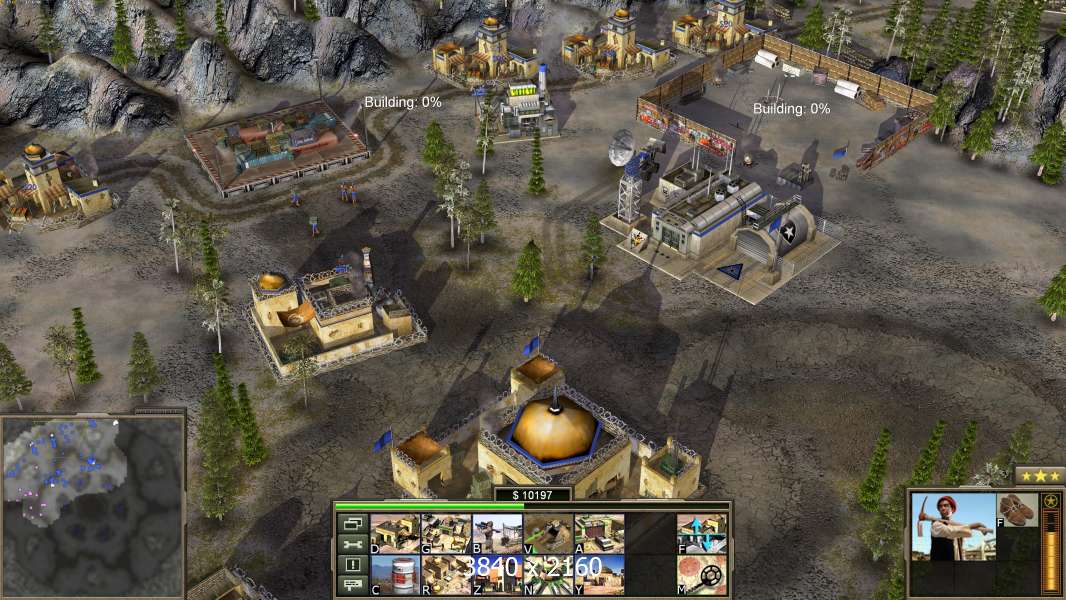Click the overlapping windows sidebar button
This screenshot has height=600, width=1066.
point(352,523)
